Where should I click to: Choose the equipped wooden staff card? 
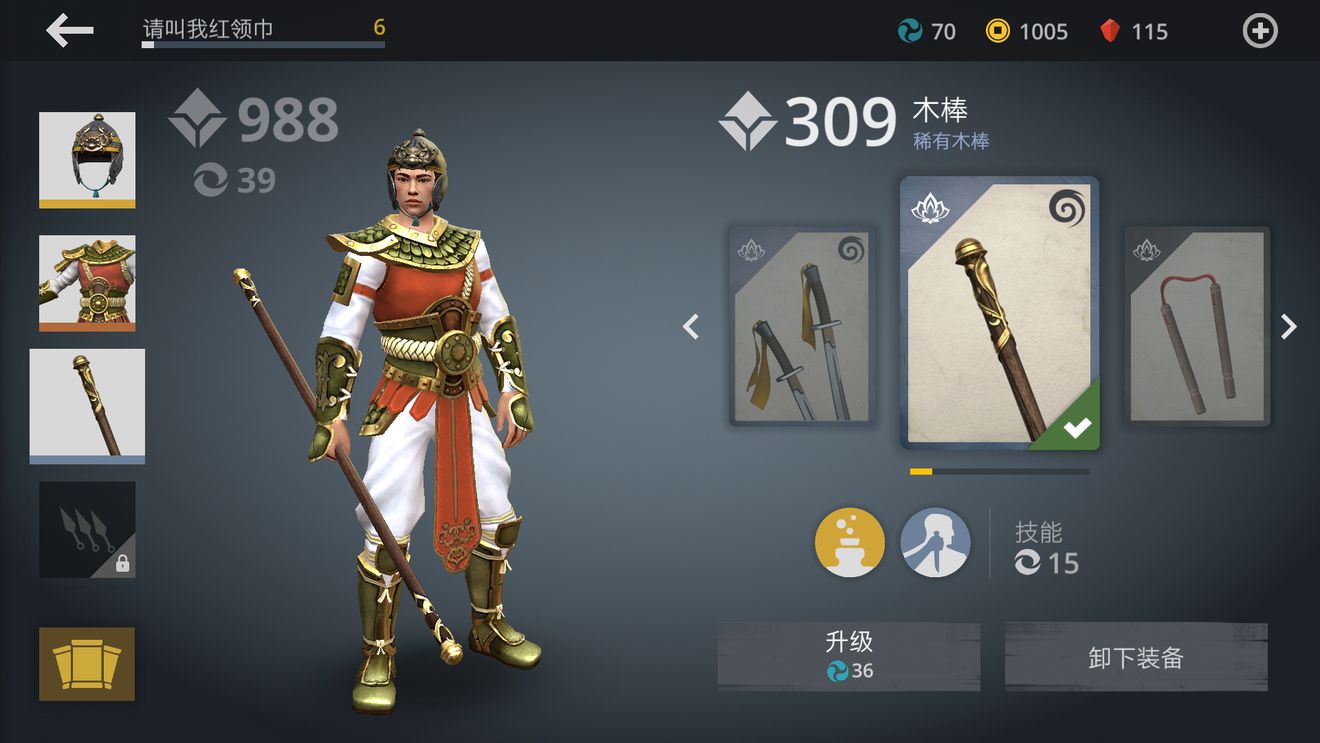click(999, 313)
